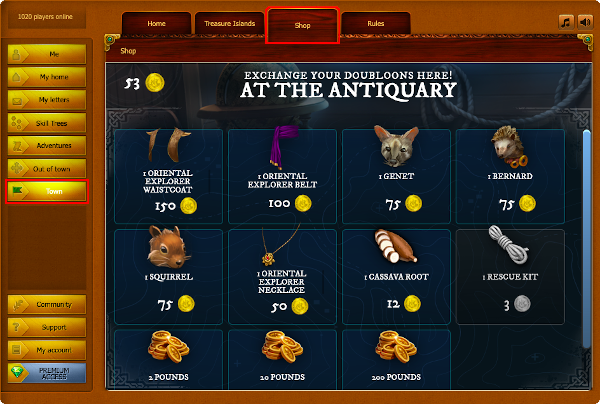Open the Community section
This screenshot has width=600, height=404.
tap(54, 305)
